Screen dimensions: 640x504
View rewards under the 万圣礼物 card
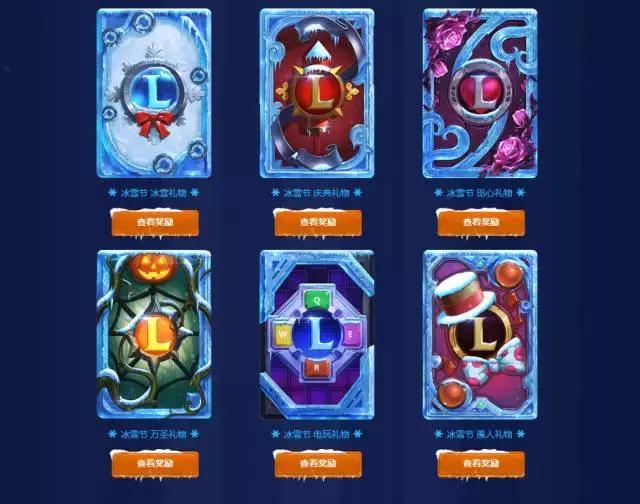[x=154, y=464]
